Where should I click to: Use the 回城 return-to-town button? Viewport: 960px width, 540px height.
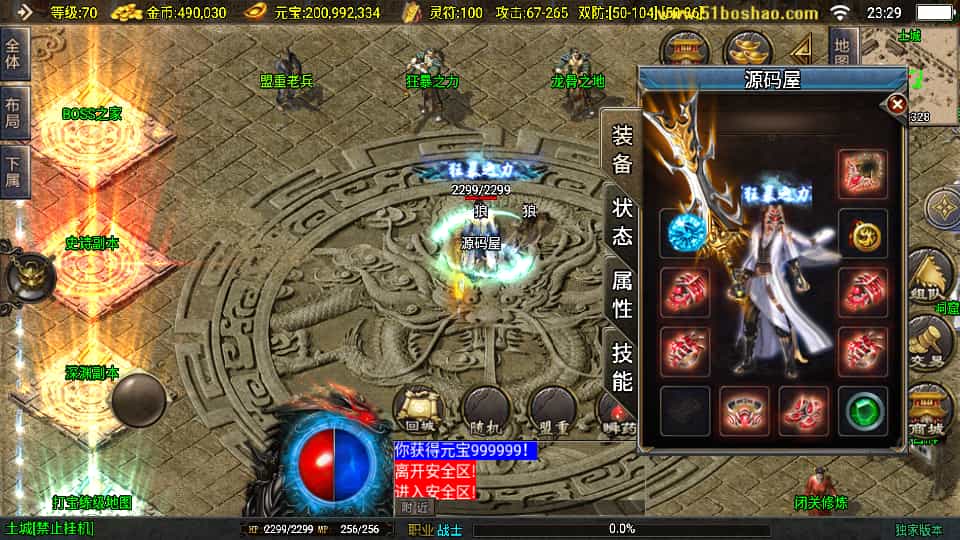(x=415, y=409)
